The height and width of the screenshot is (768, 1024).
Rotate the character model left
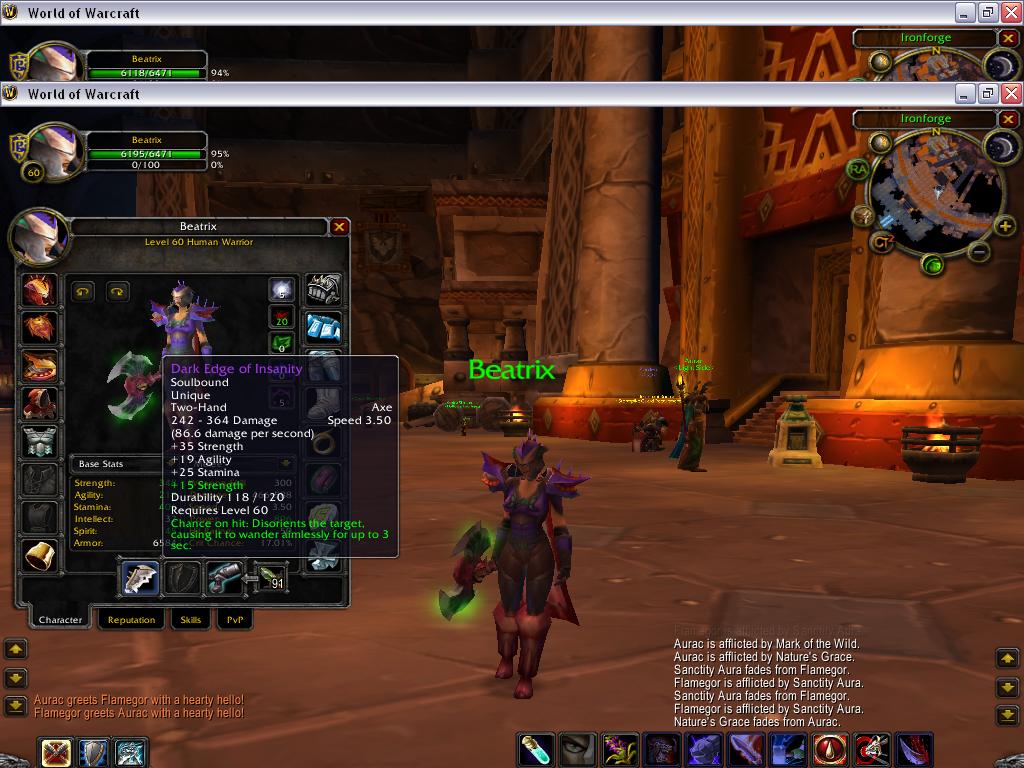84,292
